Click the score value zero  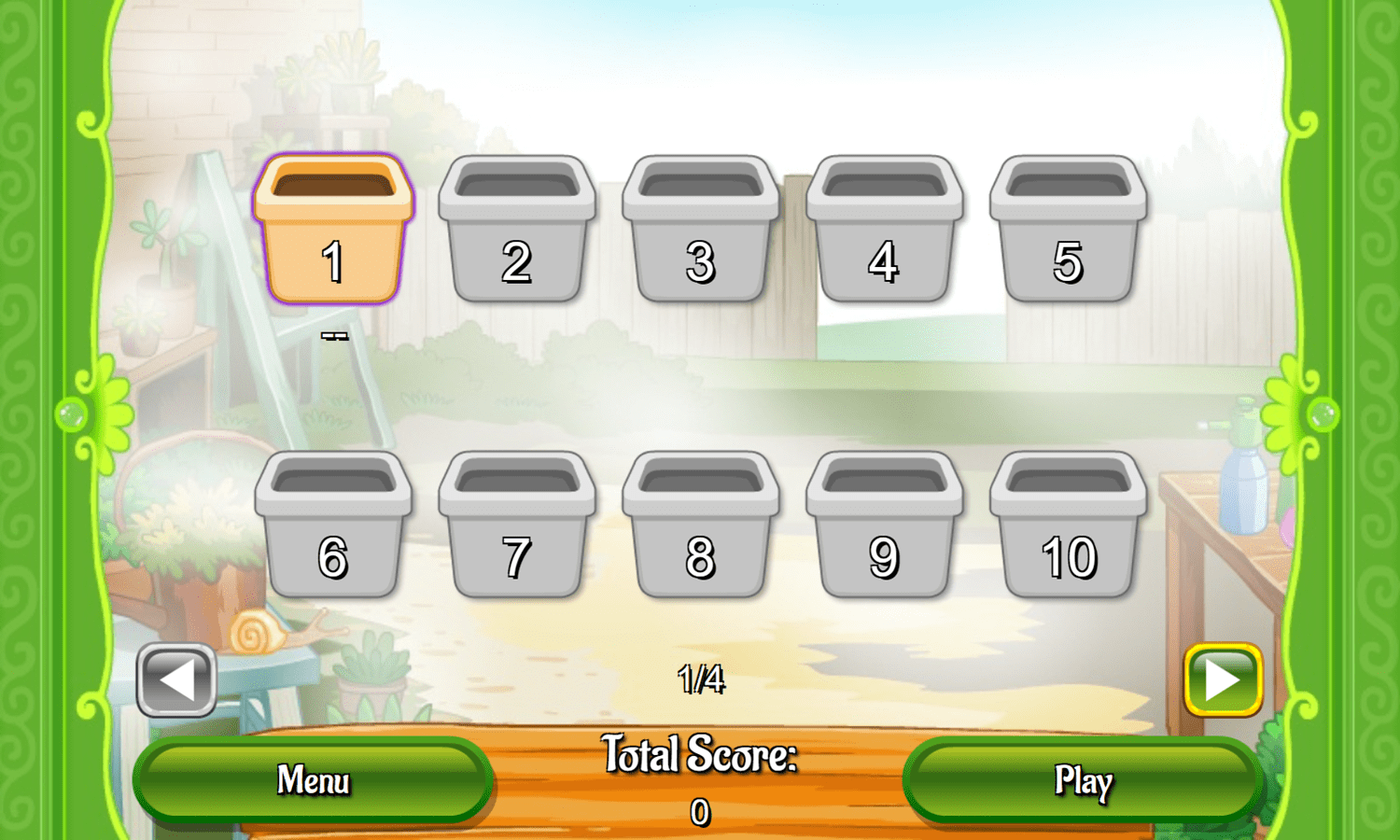tap(700, 810)
